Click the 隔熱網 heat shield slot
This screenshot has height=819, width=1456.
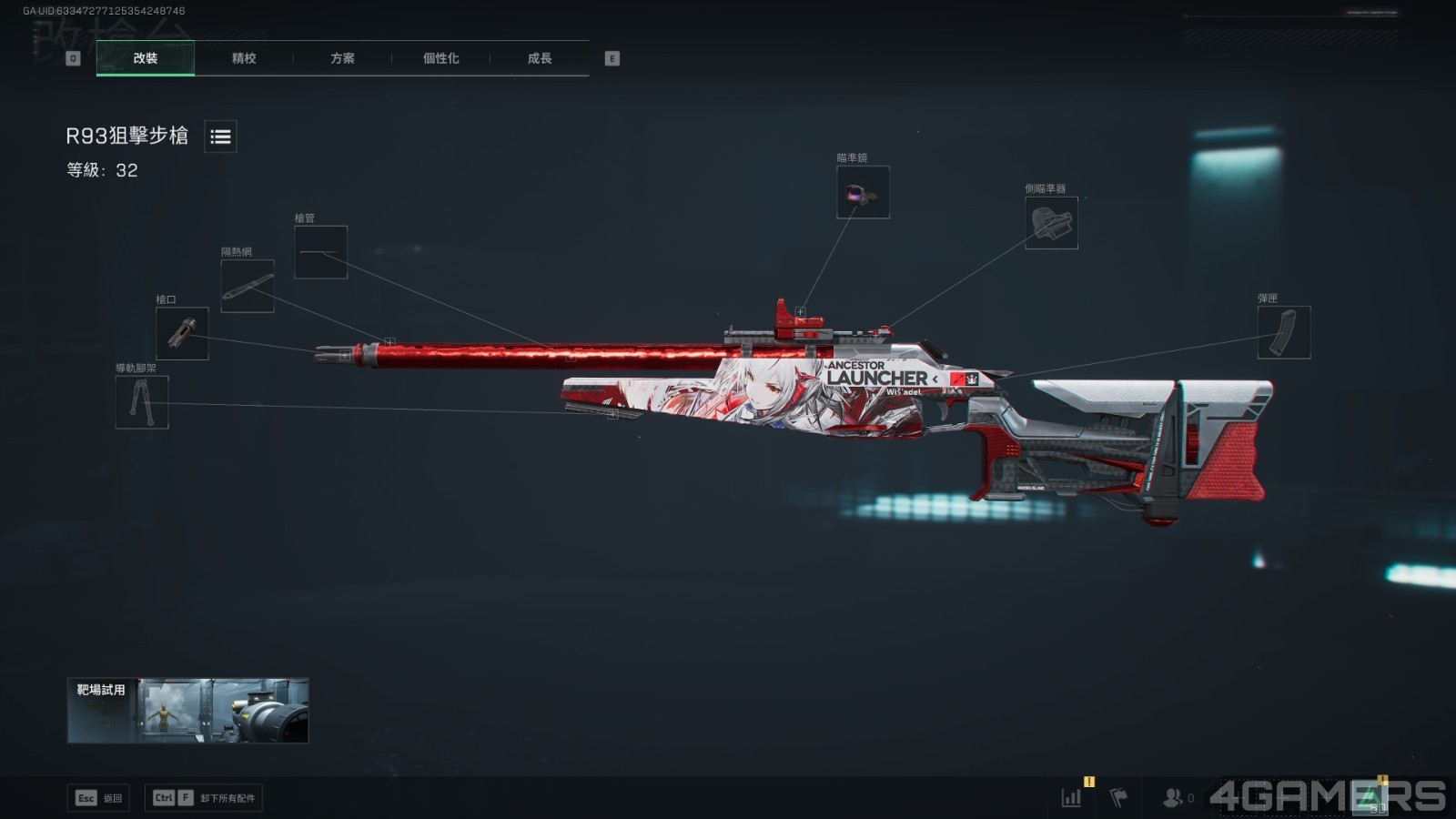[x=248, y=286]
